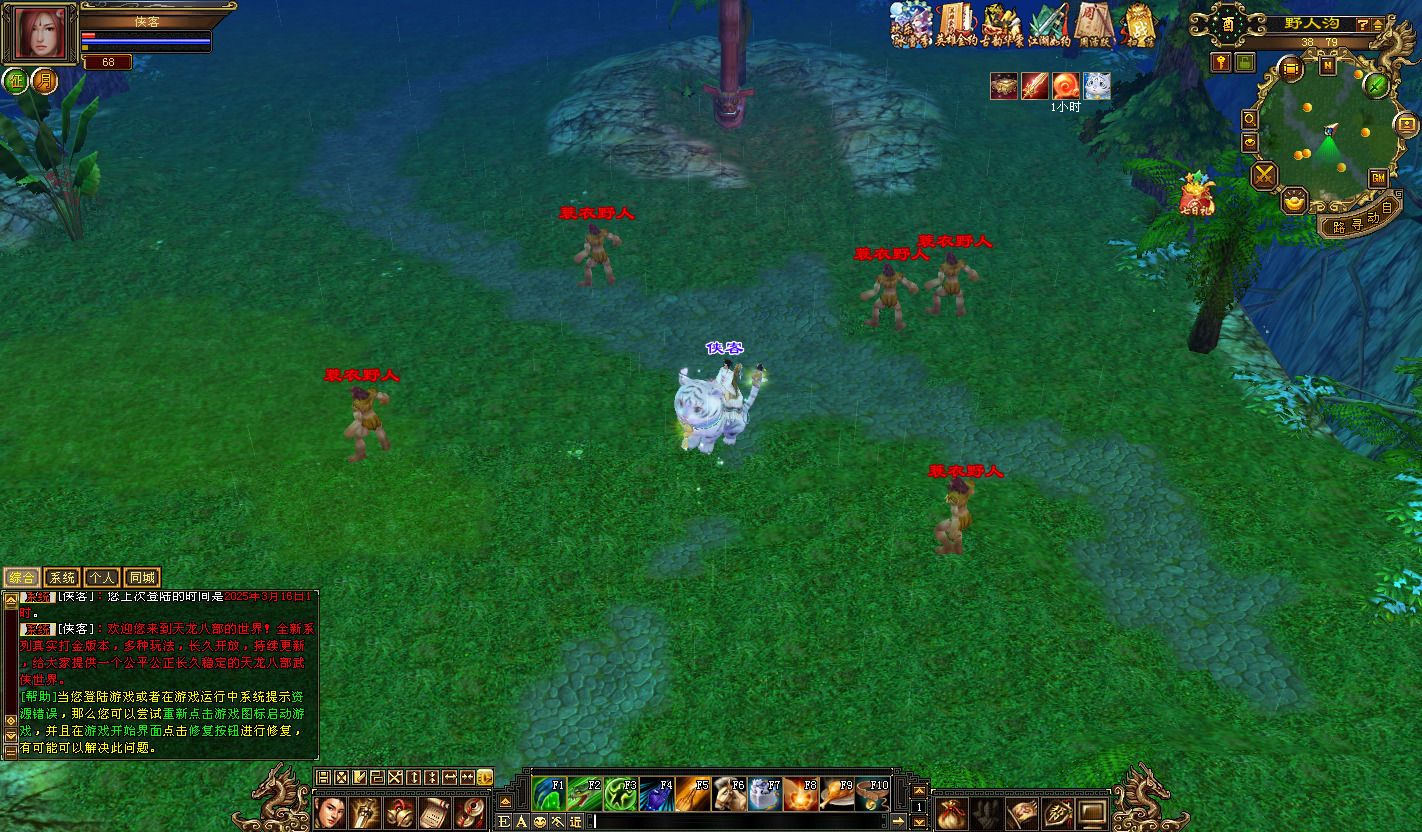This screenshot has width=1422, height=832.
Task: Click the player character portrait
Action: point(39,33)
